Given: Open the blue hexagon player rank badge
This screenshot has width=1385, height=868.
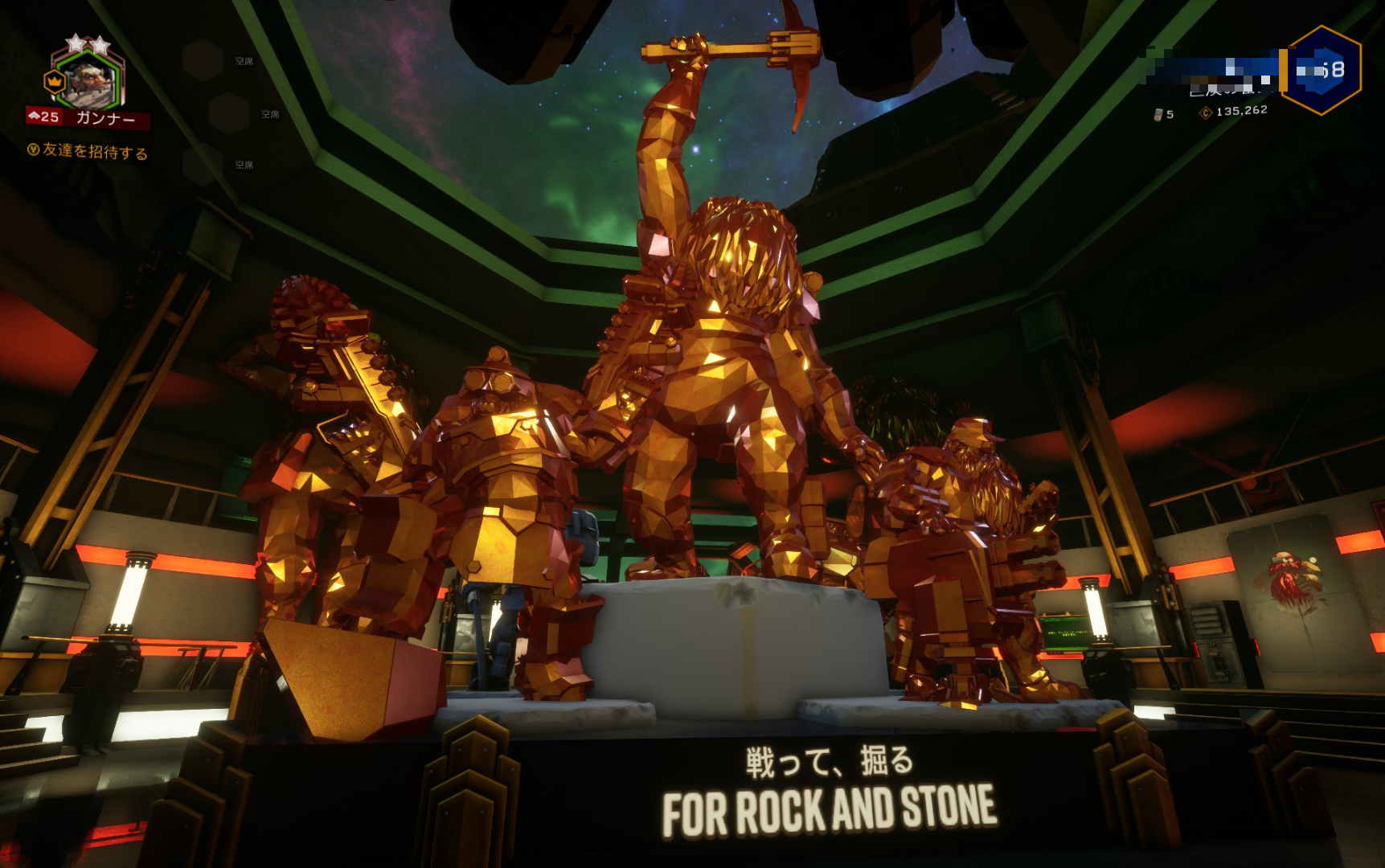Looking at the screenshot, I should 1322,70.
